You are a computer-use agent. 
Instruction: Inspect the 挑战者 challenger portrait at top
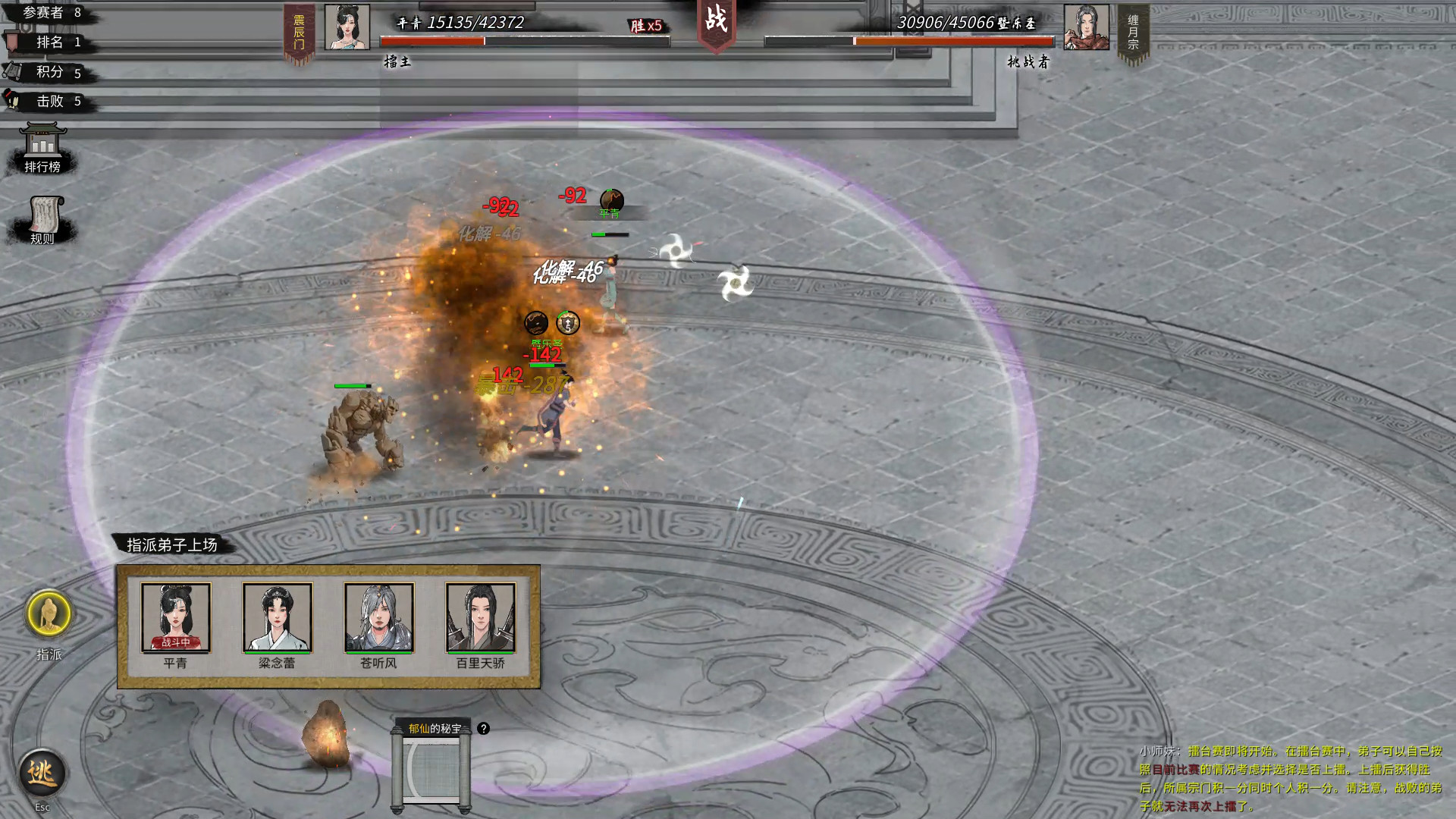click(x=1086, y=27)
